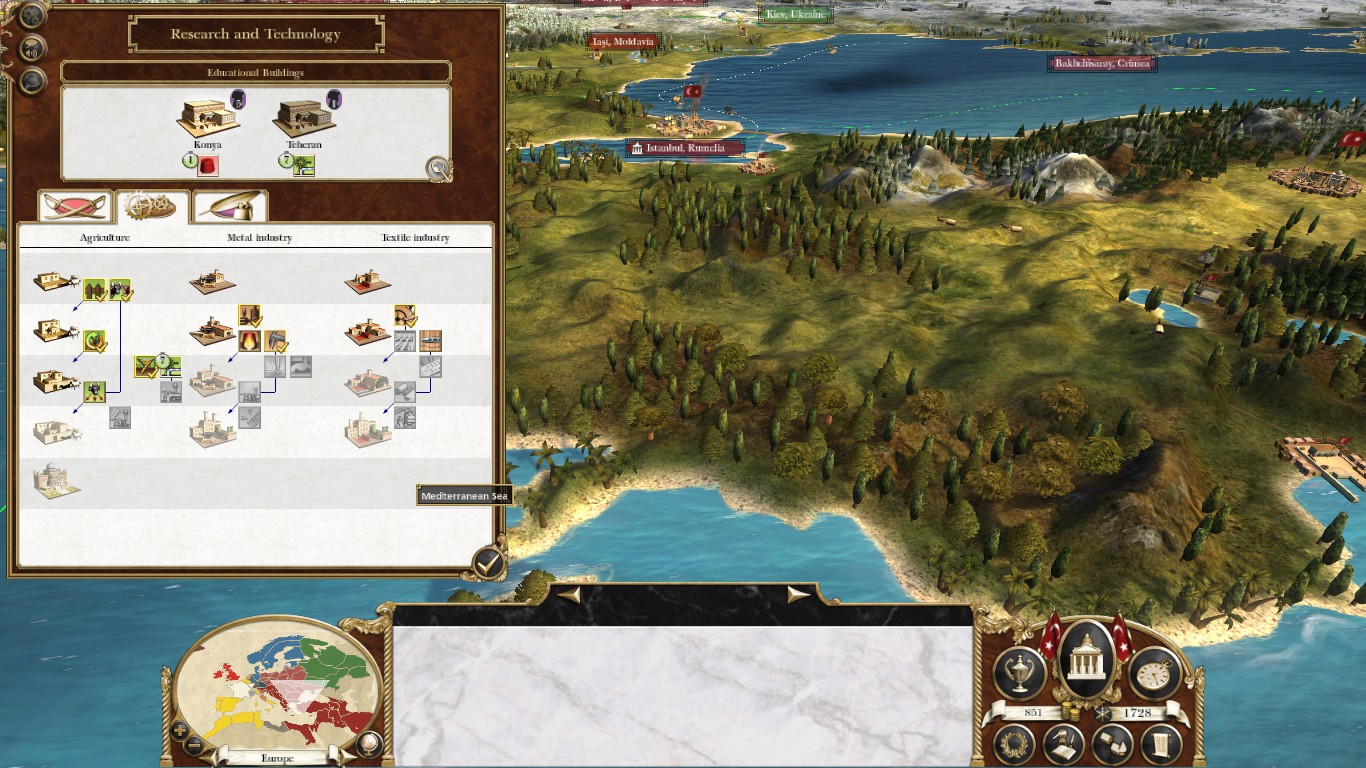Zoom in the minimap with plus button
Viewport: 1366px width, 768px height.
(180, 730)
